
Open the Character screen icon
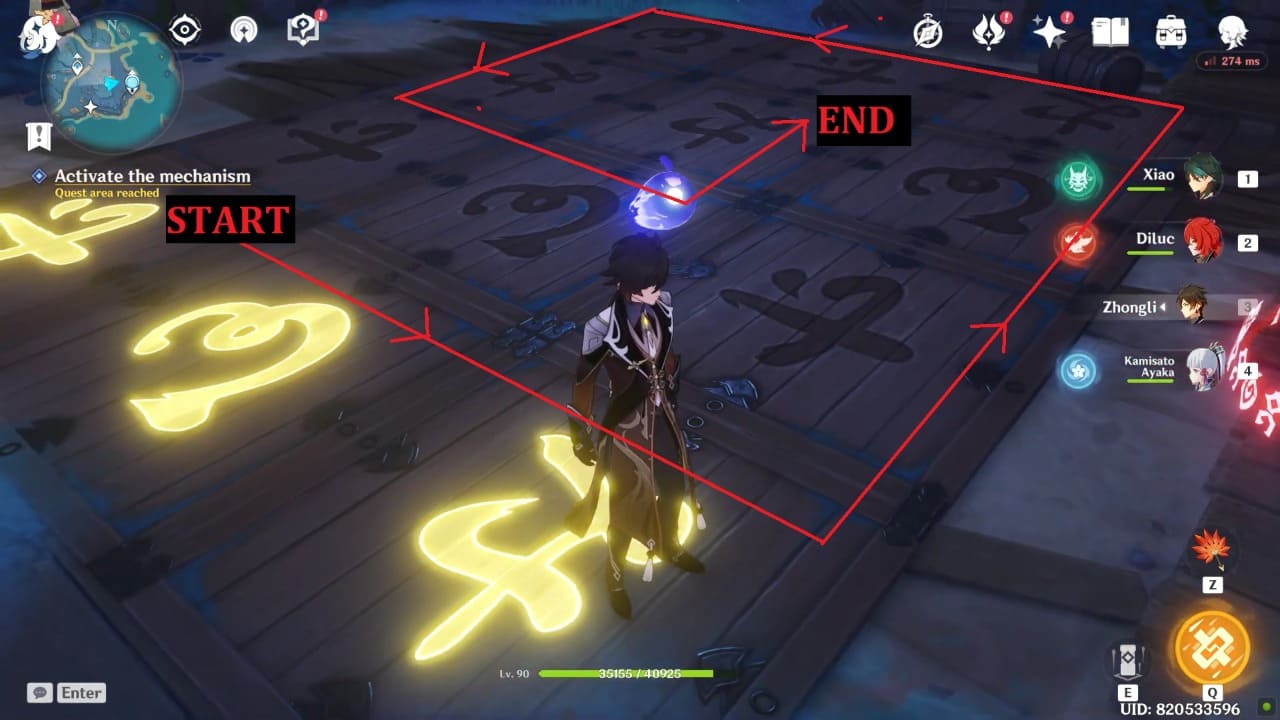(1232, 32)
